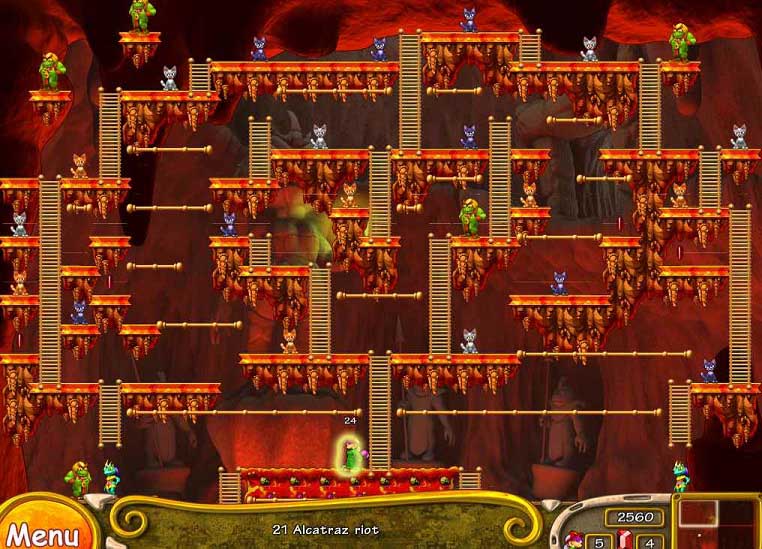Click the level minimap panel

click(718, 523)
